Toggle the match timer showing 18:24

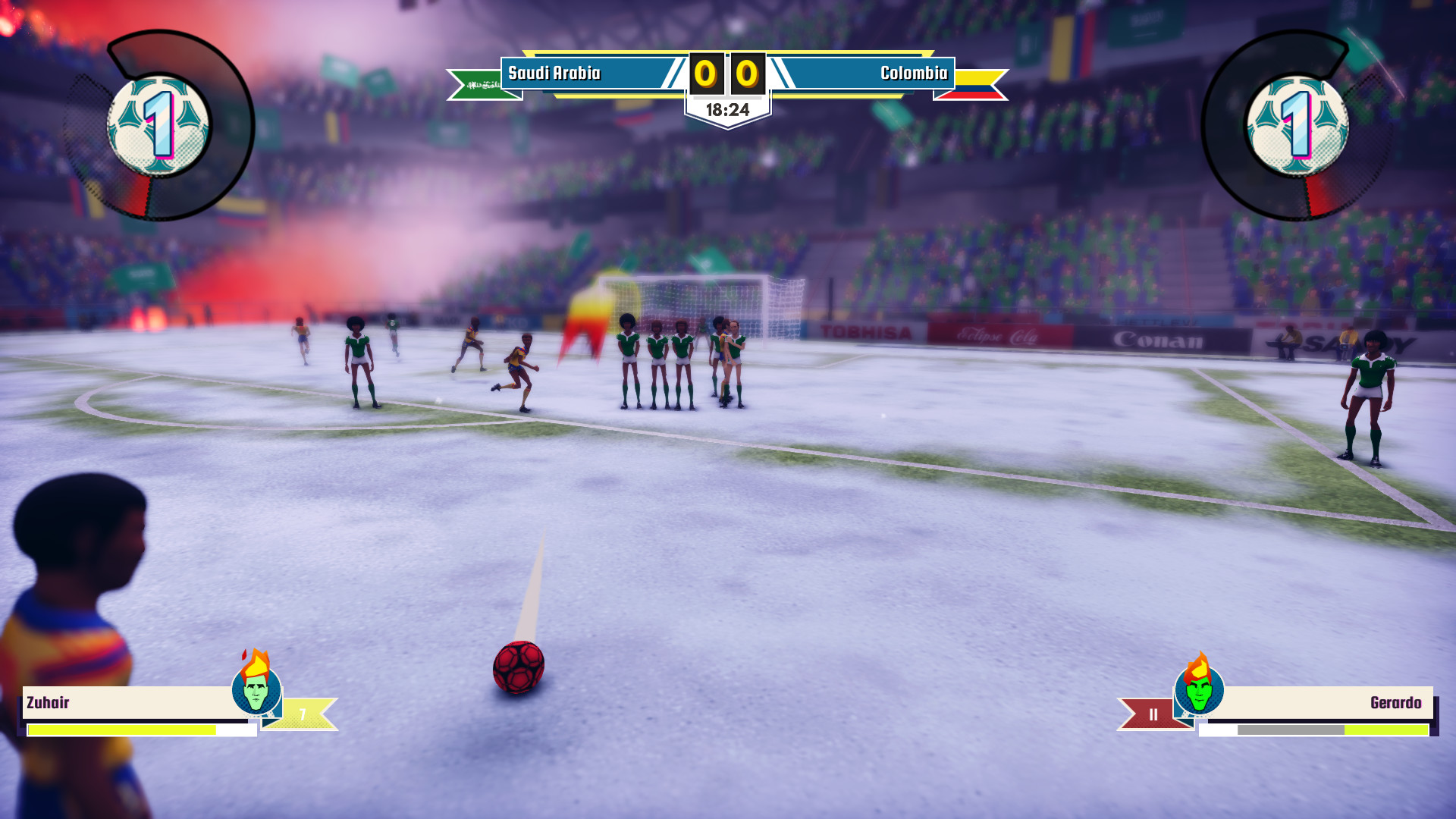[x=726, y=108]
